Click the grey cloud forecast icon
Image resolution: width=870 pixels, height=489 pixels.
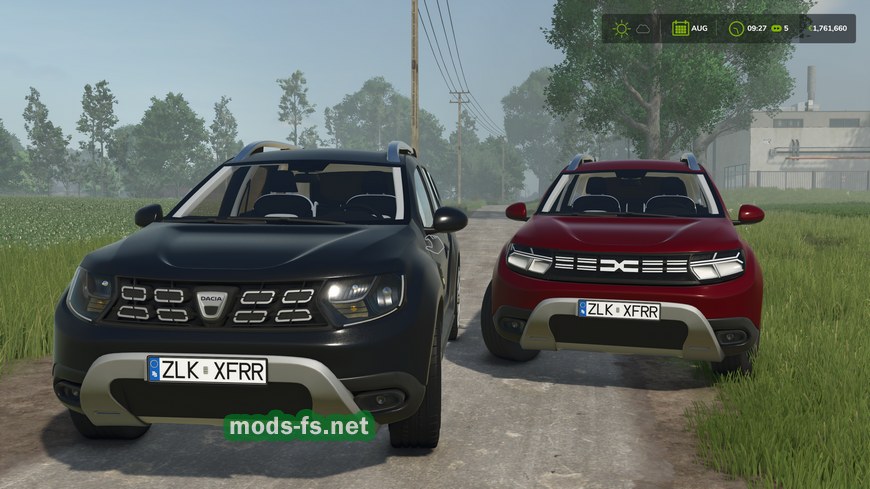[x=643, y=28]
